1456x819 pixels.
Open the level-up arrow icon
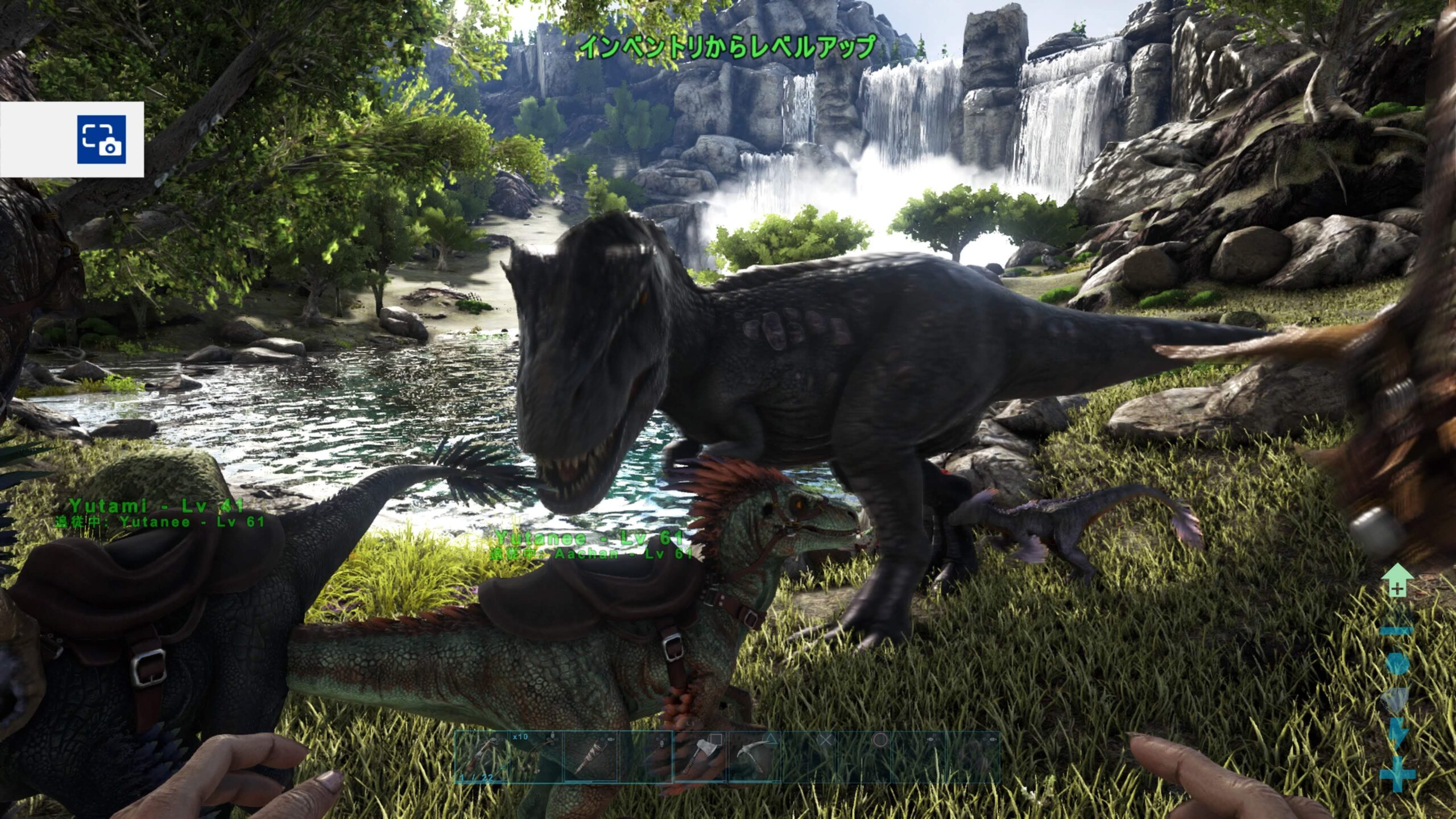tap(1397, 581)
